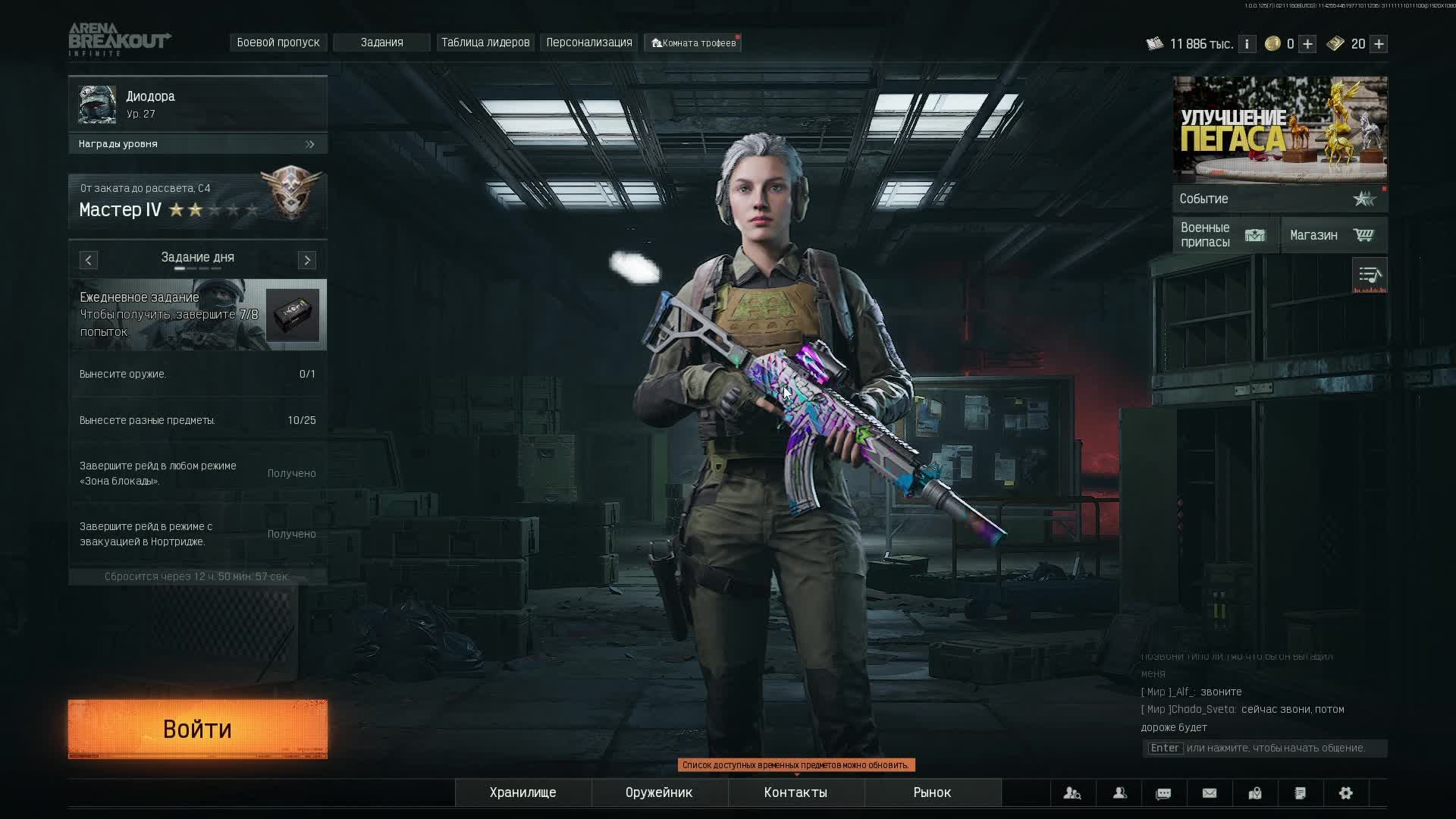The height and width of the screenshot is (819, 1456).
Task: Switch to Оружейник tab
Action: click(659, 792)
